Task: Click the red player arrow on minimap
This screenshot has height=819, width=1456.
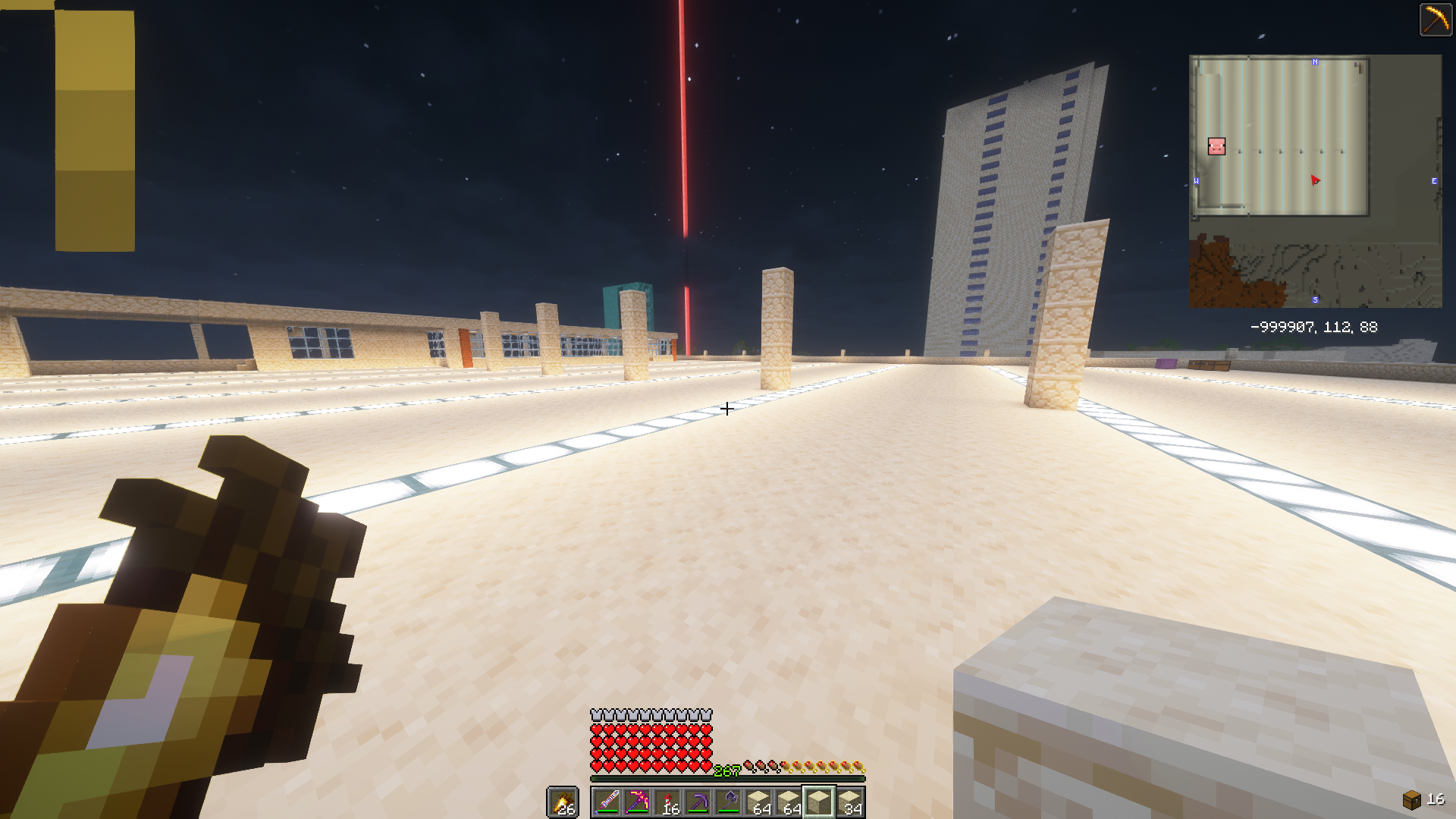Action: [1315, 180]
